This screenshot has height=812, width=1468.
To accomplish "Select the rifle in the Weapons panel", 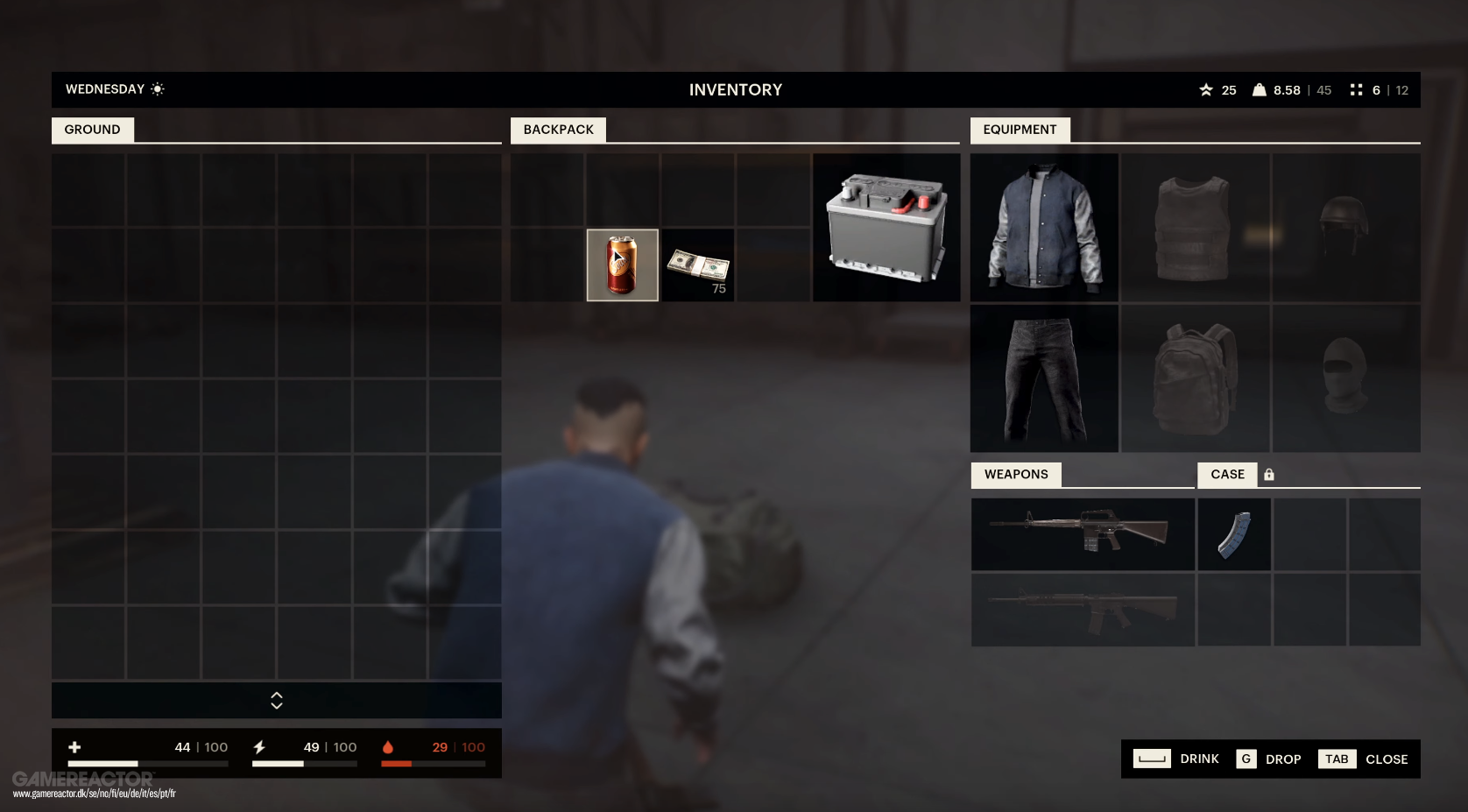I will click(1082, 533).
